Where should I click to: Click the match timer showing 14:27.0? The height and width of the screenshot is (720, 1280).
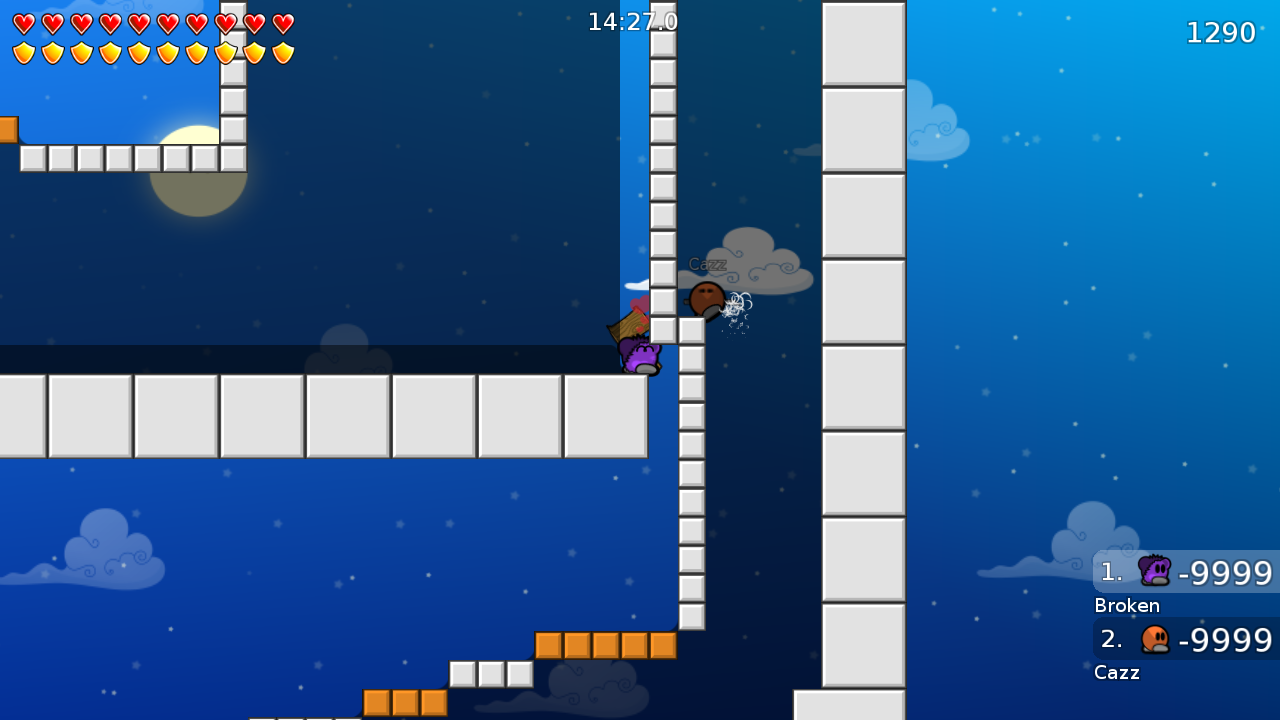click(x=631, y=20)
